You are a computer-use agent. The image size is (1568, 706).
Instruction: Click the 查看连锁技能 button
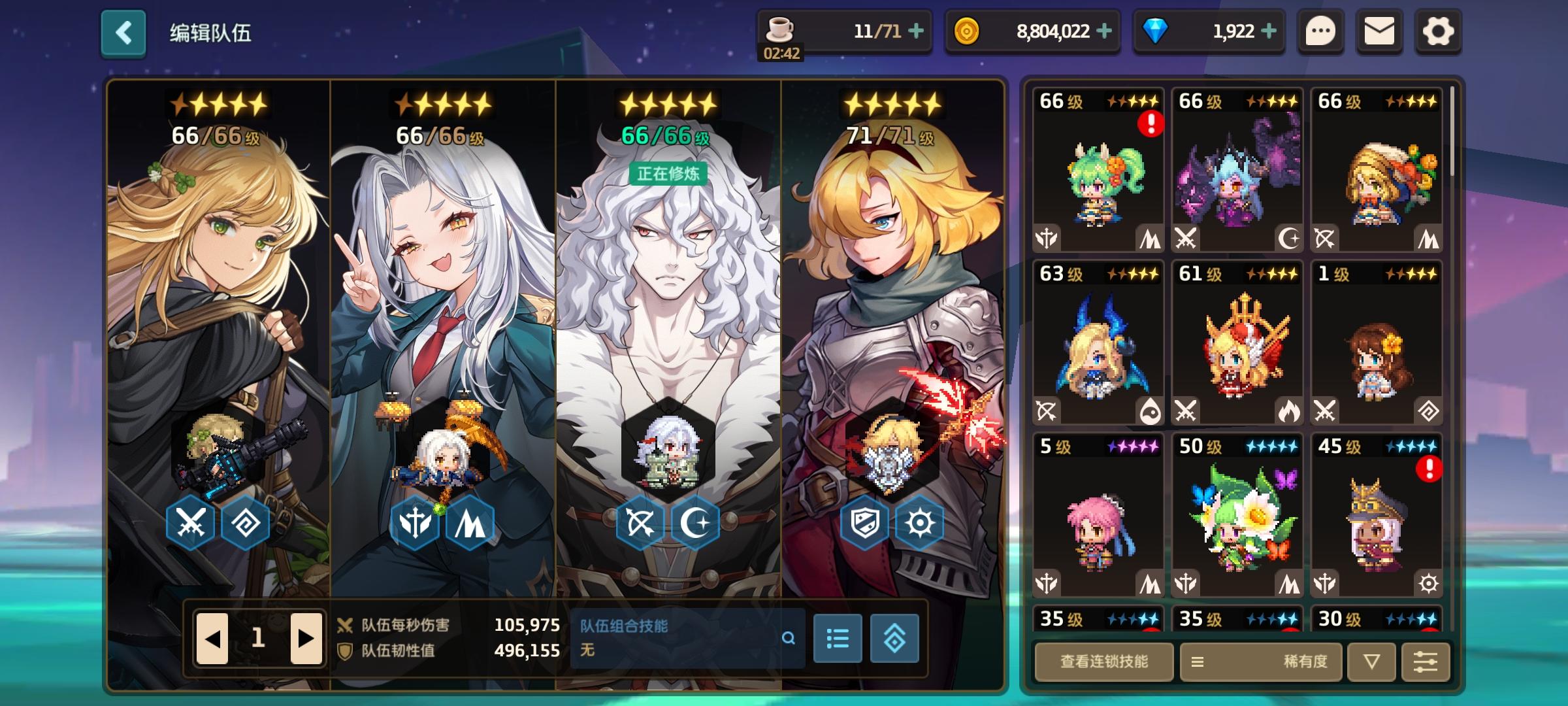tap(1103, 662)
